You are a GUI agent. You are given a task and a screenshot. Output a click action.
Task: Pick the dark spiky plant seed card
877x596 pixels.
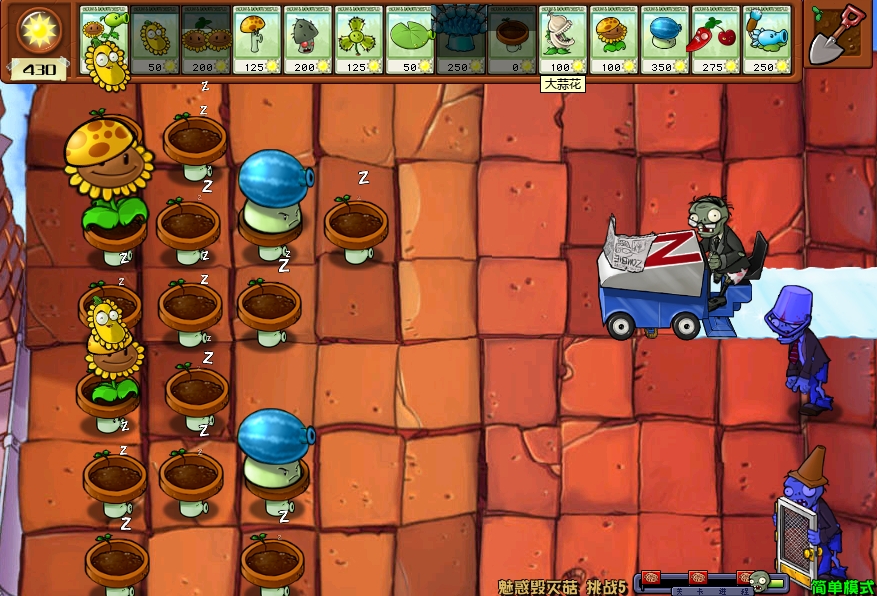(461, 40)
